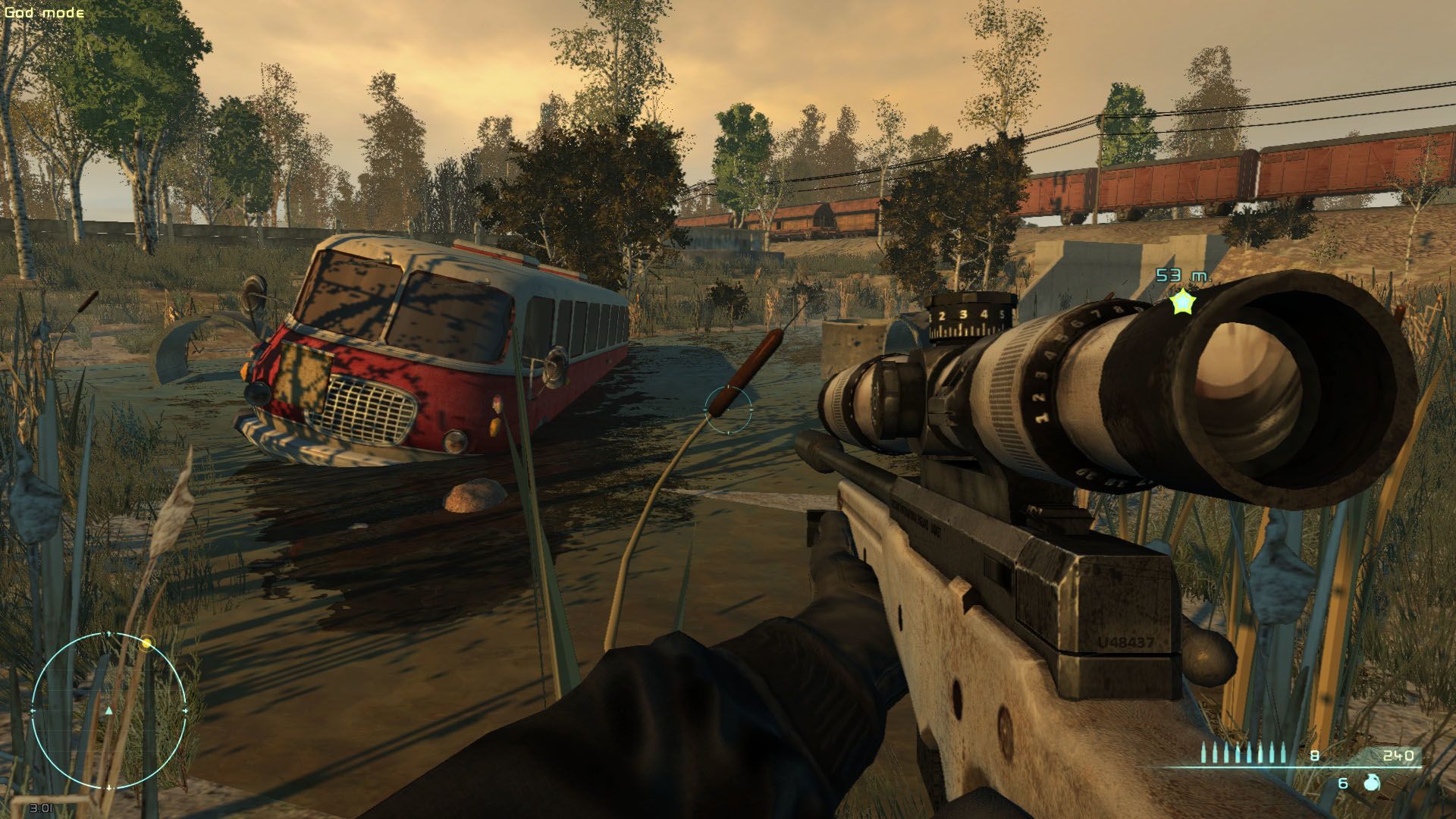The image size is (1456, 819).
Task: Select the yellow objective dot on the radar
Action: pyautogui.click(x=147, y=643)
